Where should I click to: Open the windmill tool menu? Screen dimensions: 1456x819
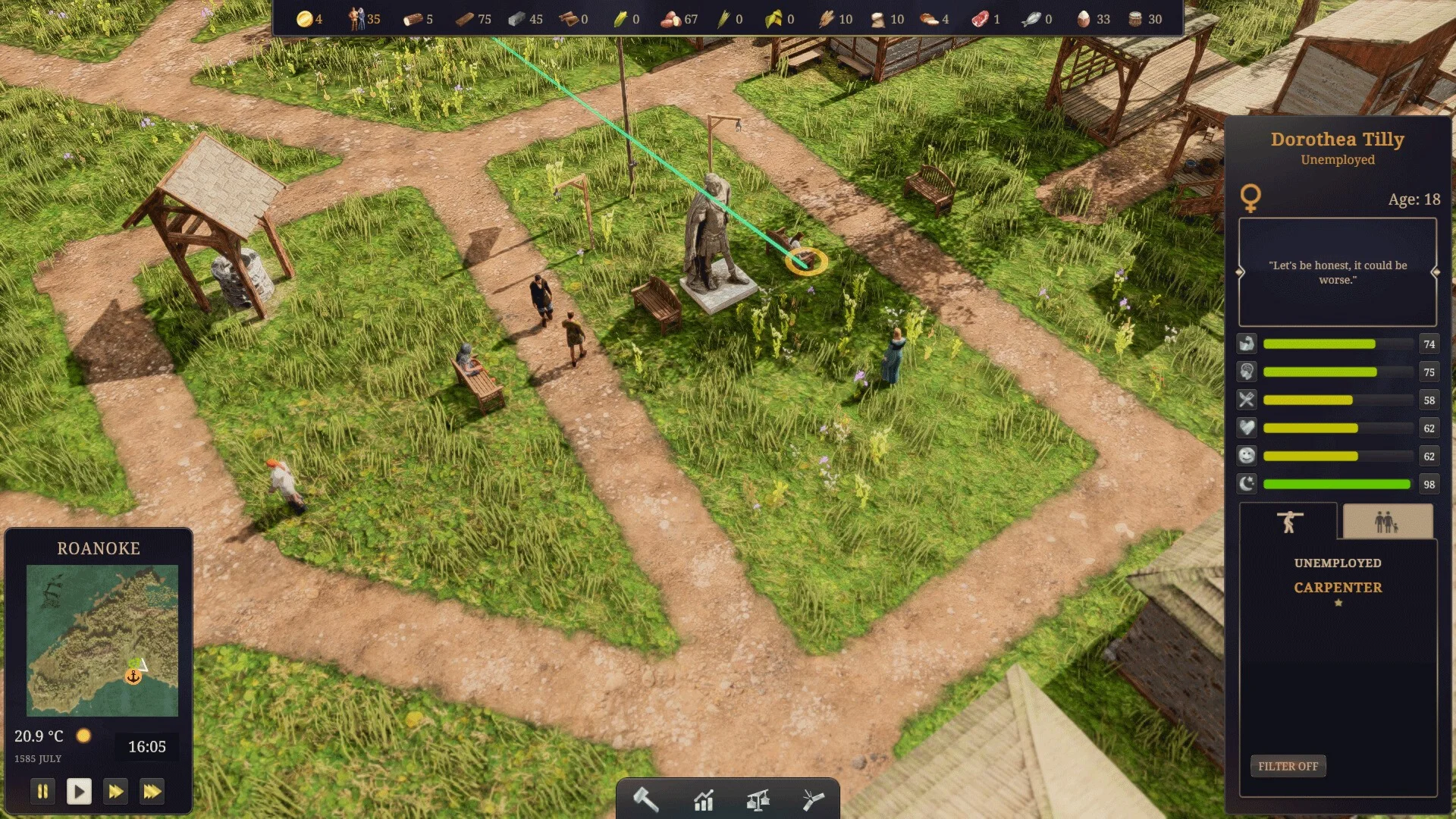pyautogui.click(x=813, y=799)
